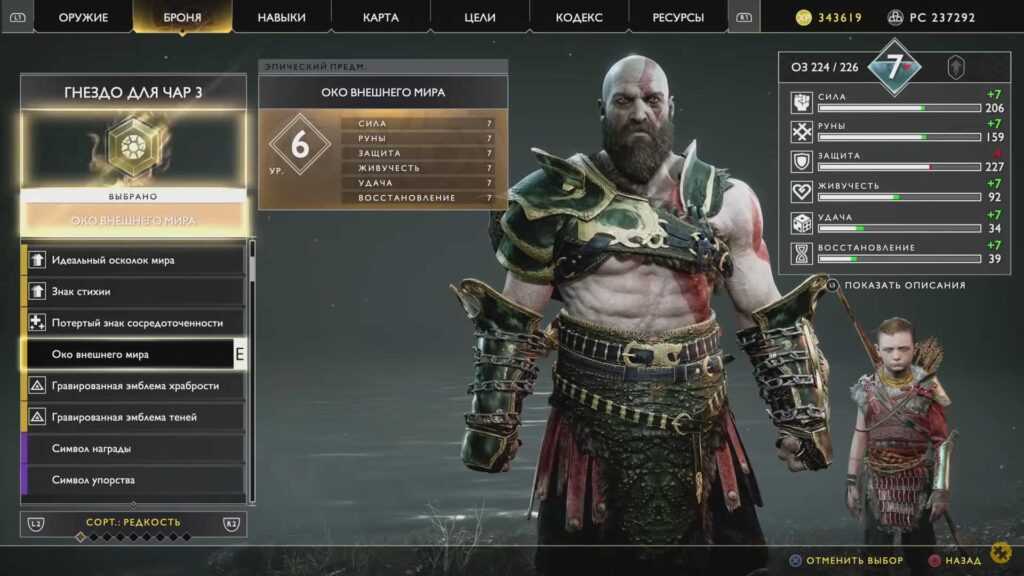Click the selected enchantment socket icon
Image resolution: width=1024 pixels, height=576 pixels.
pos(133,147)
